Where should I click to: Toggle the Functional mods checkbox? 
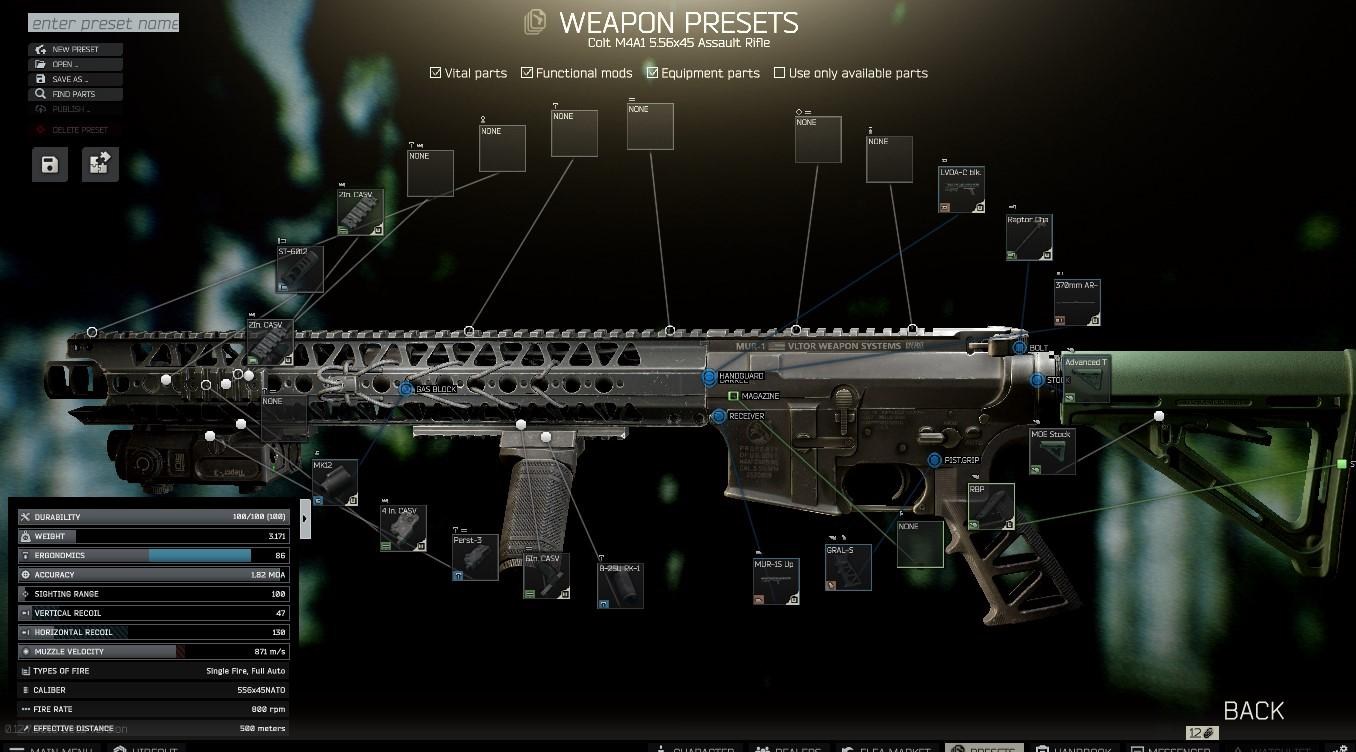tap(527, 73)
